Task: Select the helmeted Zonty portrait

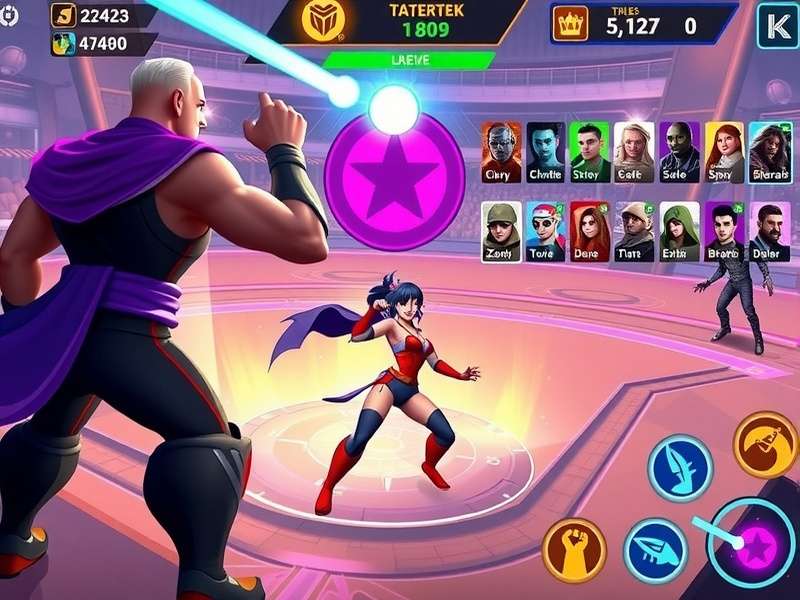Action: pos(501,232)
